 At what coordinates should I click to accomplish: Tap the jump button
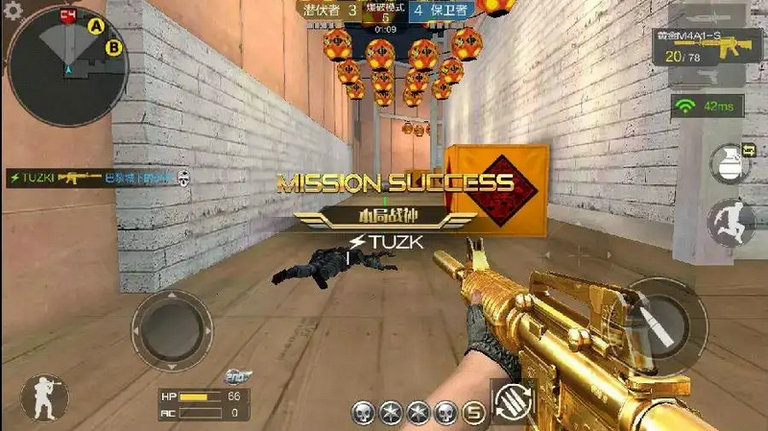point(730,222)
